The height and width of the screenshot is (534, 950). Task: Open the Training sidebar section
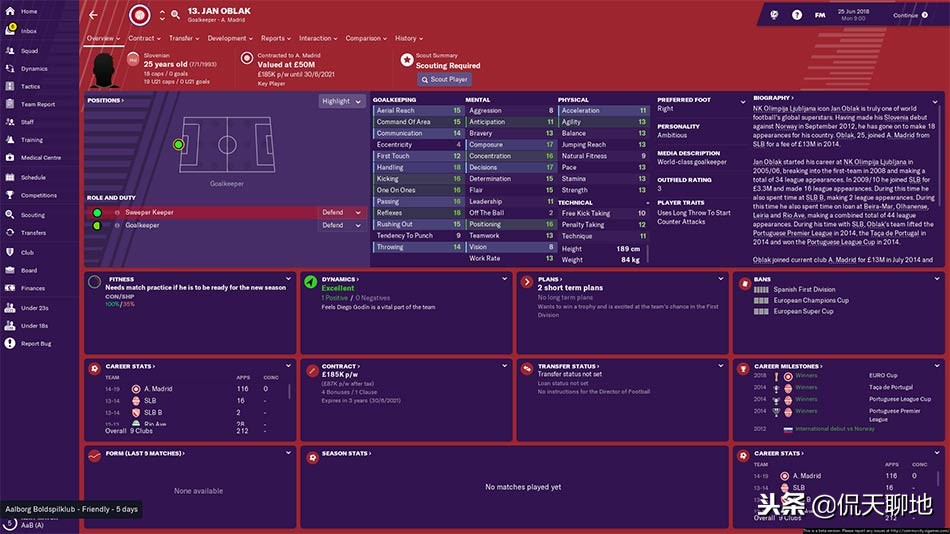coord(32,140)
